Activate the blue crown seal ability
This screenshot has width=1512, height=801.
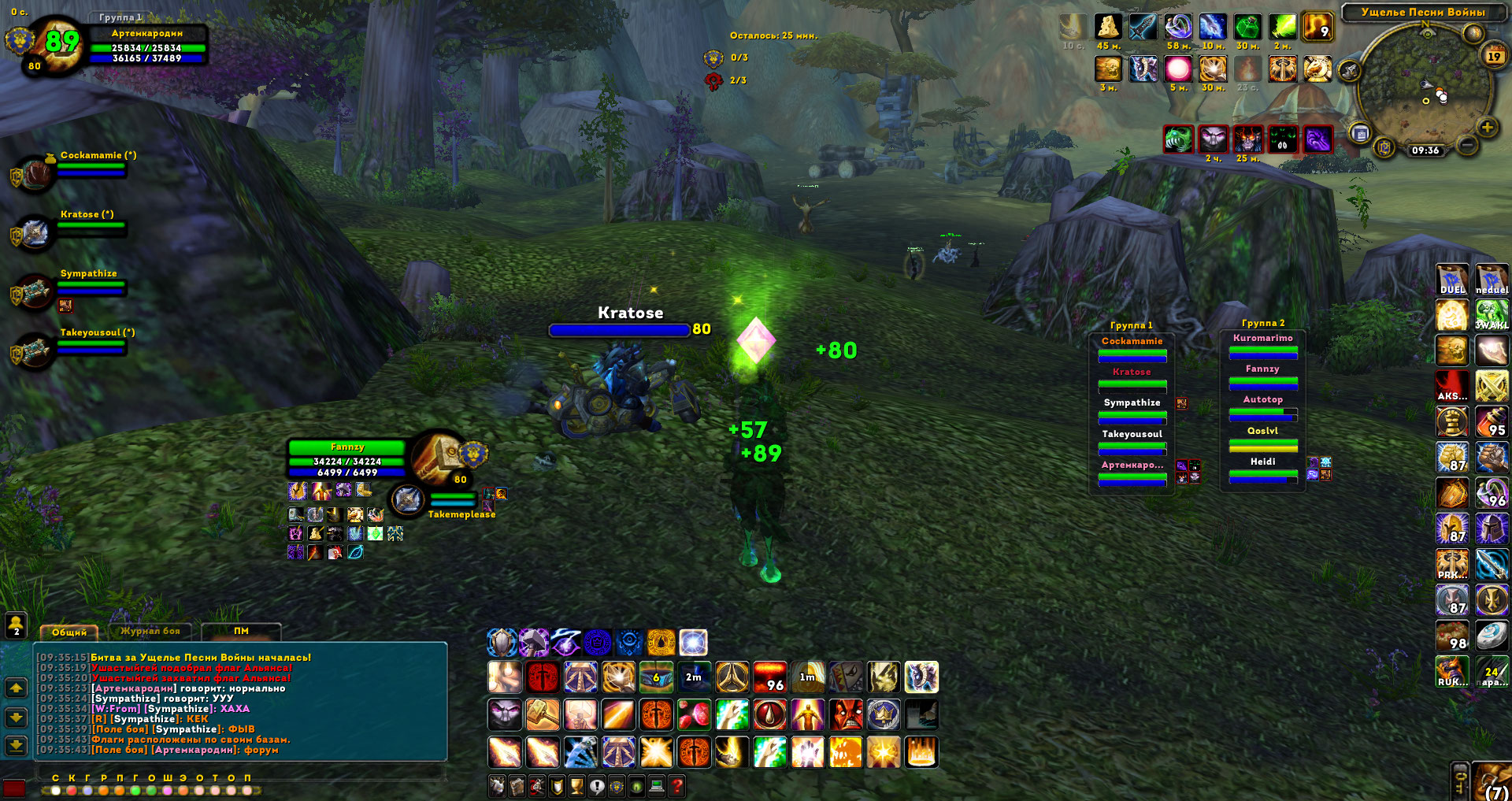884,715
